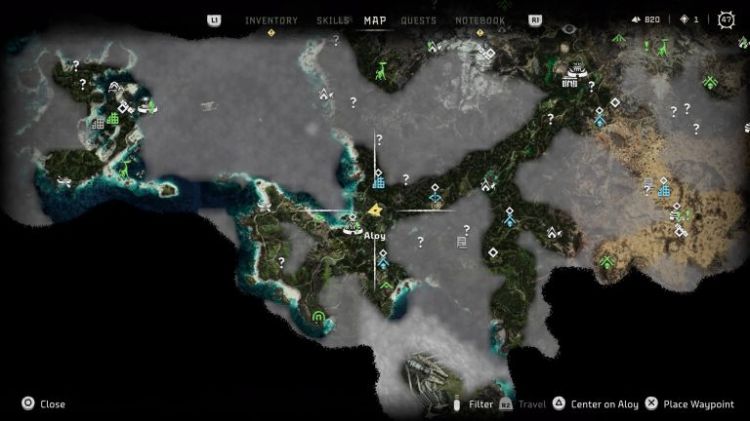Open the Skills tab

[x=332, y=20]
